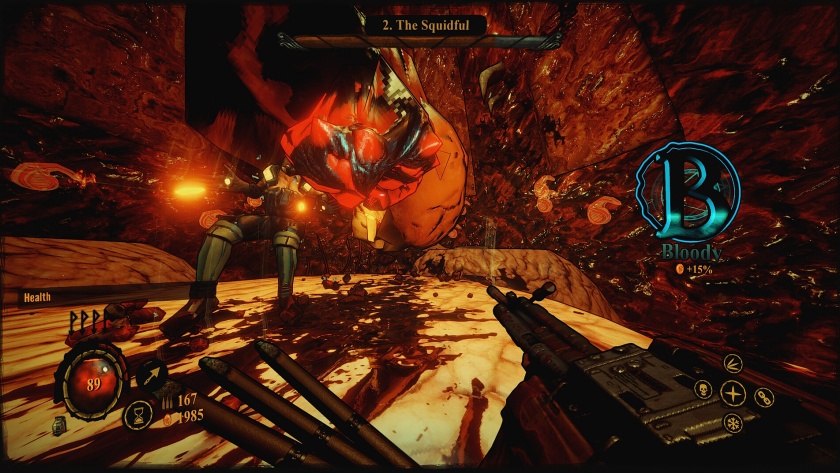Select the skull ability icon
The image size is (840, 473).
pos(704,387)
